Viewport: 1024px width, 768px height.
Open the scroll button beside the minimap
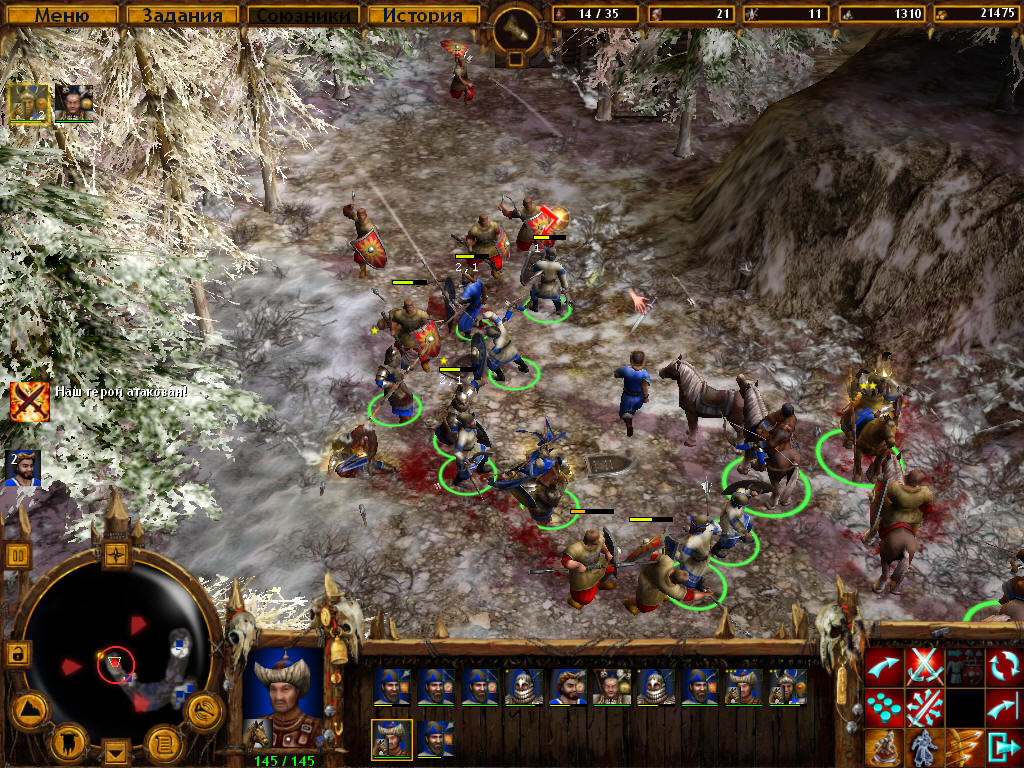(163, 742)
